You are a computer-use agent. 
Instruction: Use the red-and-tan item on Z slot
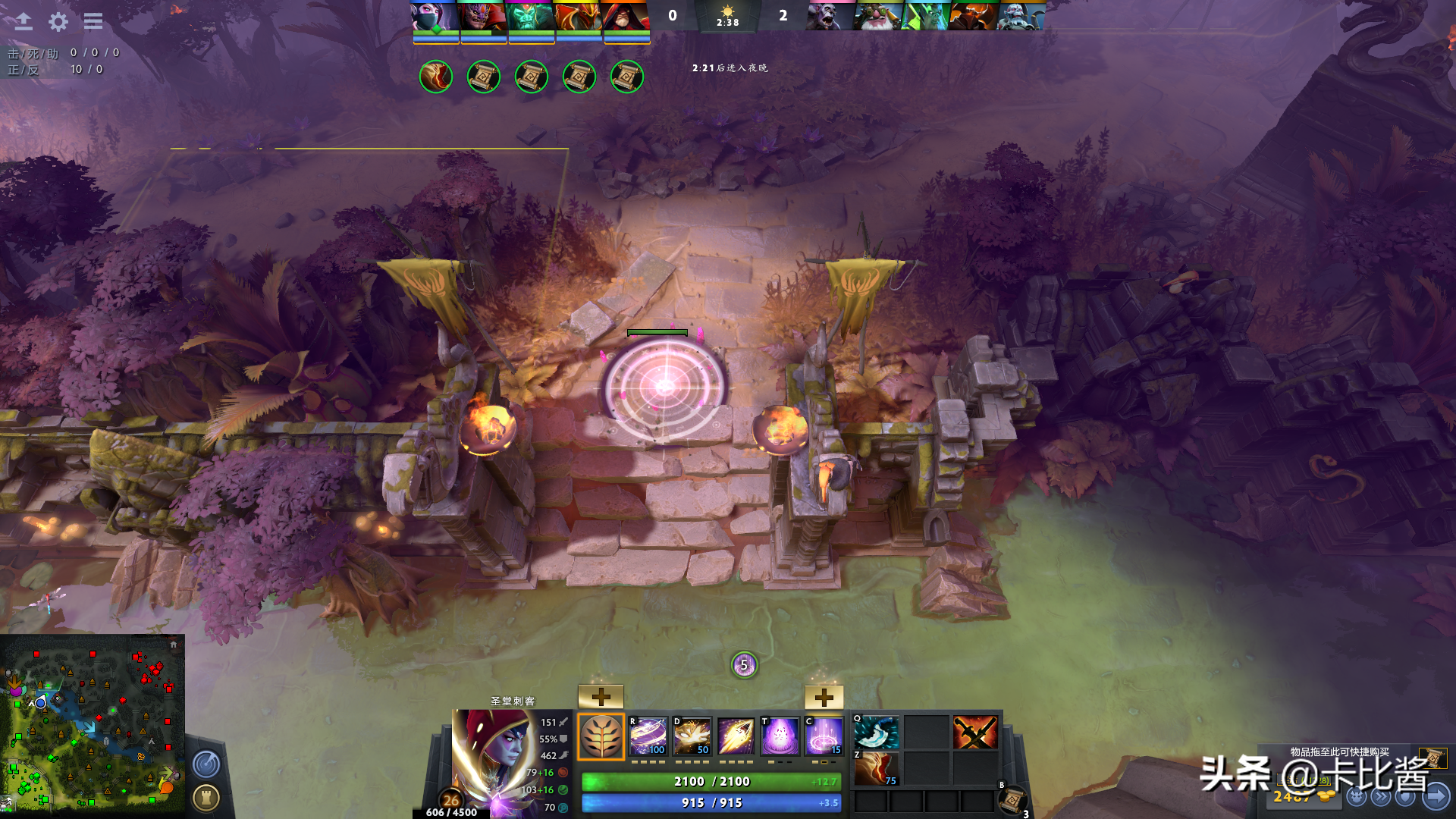pyautogui.click(x=877, y=768)
